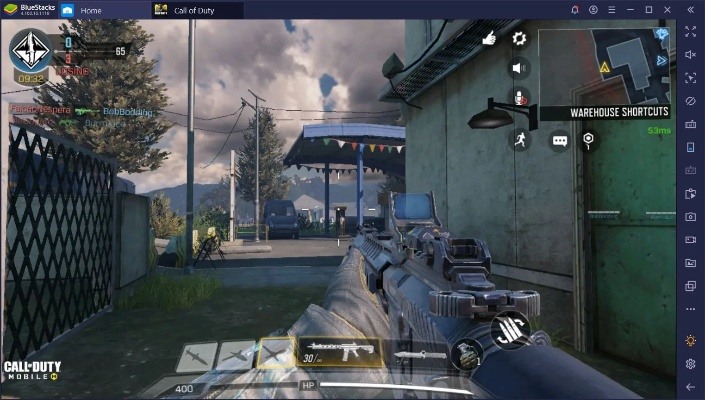Viewport: 705px width, 400px height.
Task: Expand the Warehouse Shortcuts minimap
Action: coord(607,68)
